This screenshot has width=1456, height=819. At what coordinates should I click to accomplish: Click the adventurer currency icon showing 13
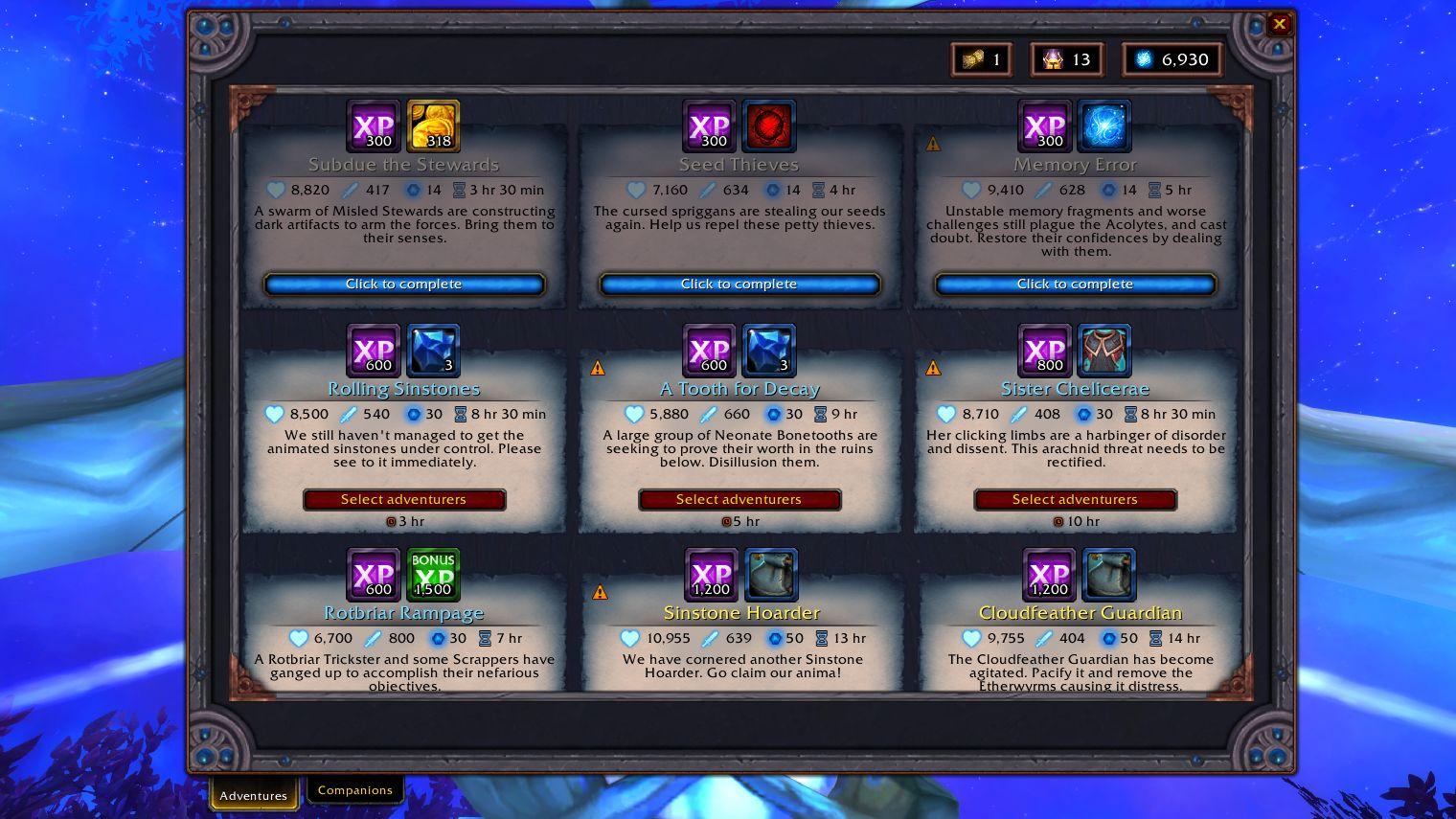[1054, 58]
